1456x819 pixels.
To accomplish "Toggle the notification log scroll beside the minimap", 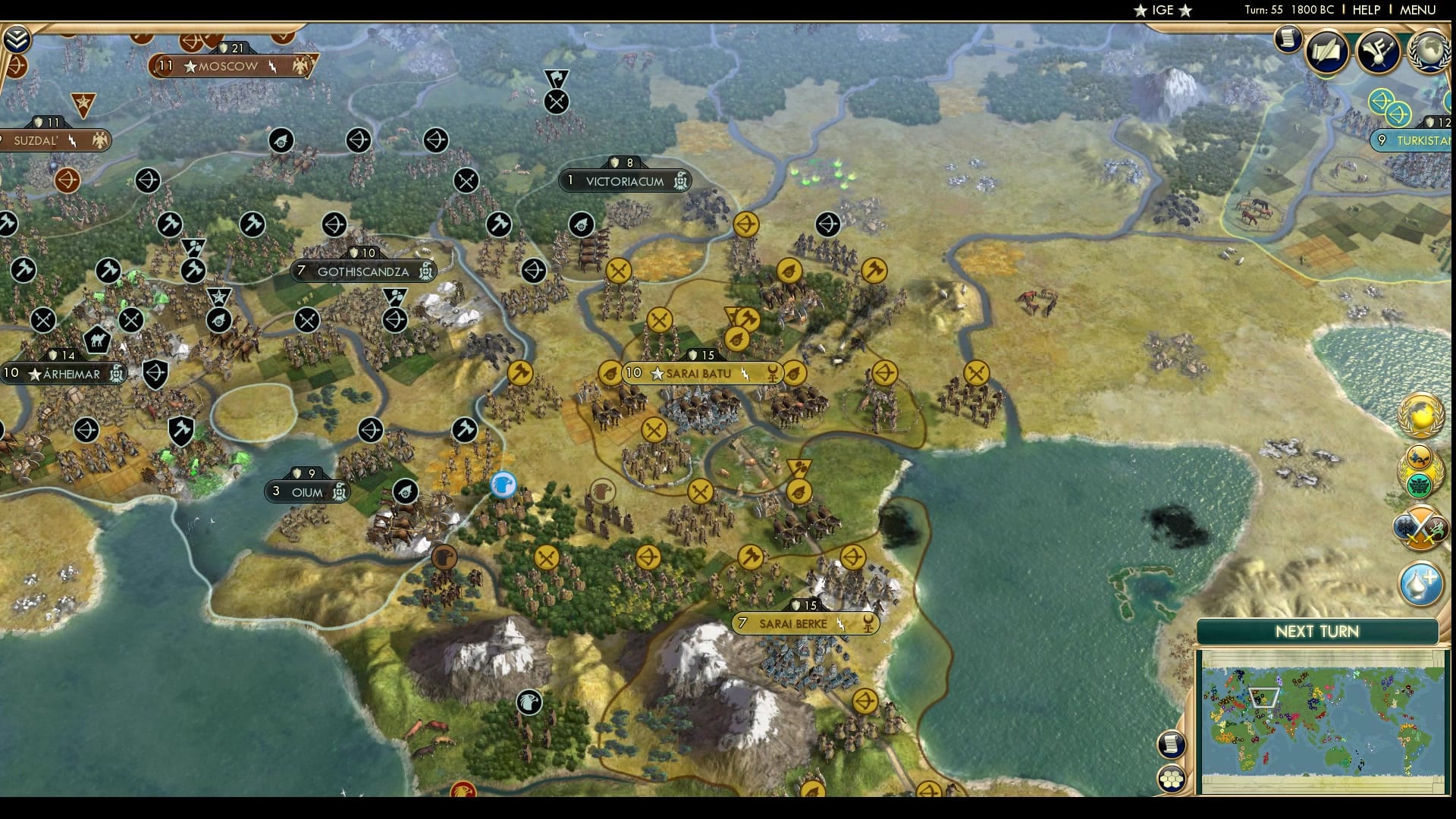I will (x=1171, y=745).
